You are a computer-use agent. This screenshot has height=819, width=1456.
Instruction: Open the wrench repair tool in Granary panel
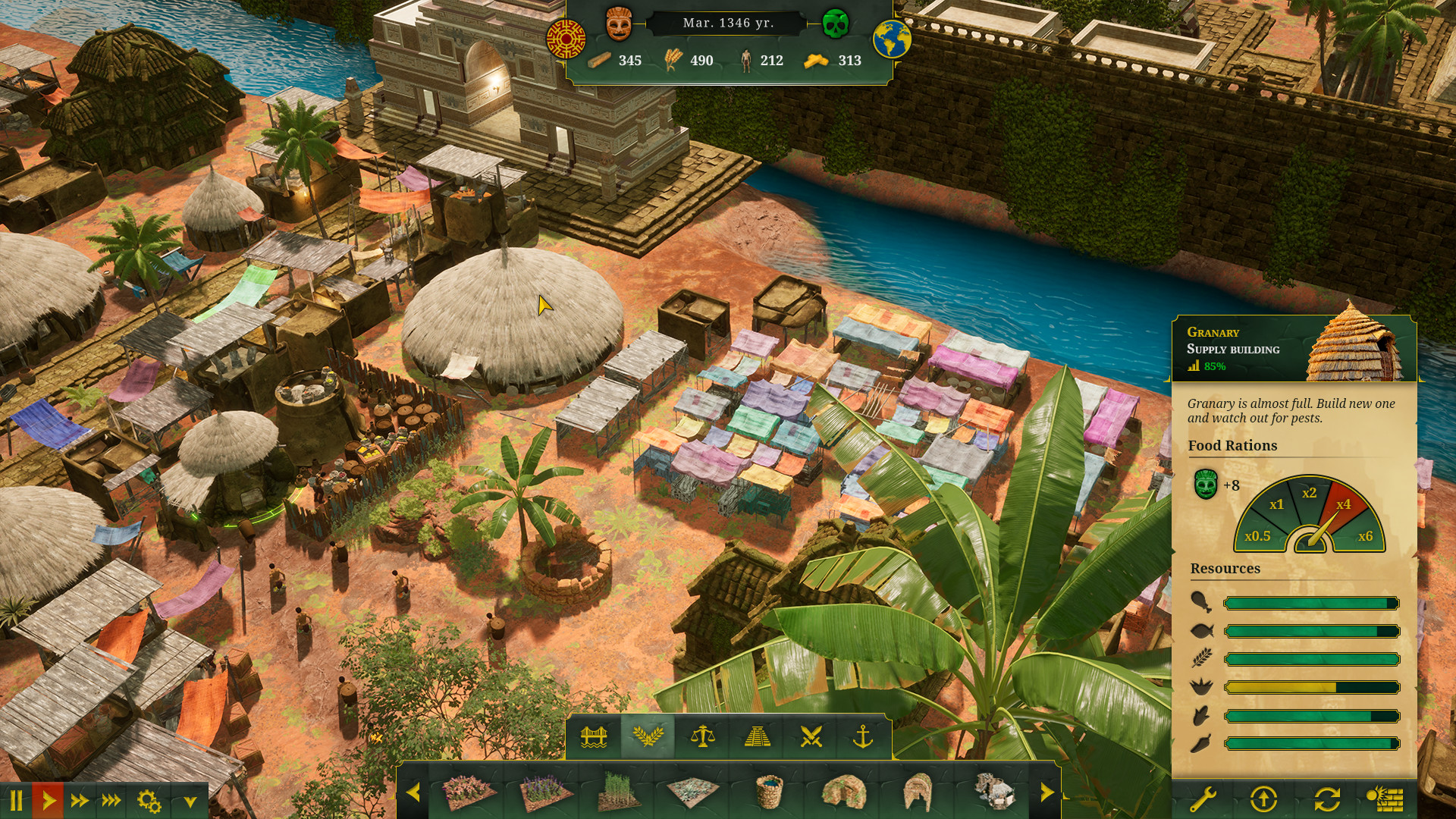(x=1203, y=798)
